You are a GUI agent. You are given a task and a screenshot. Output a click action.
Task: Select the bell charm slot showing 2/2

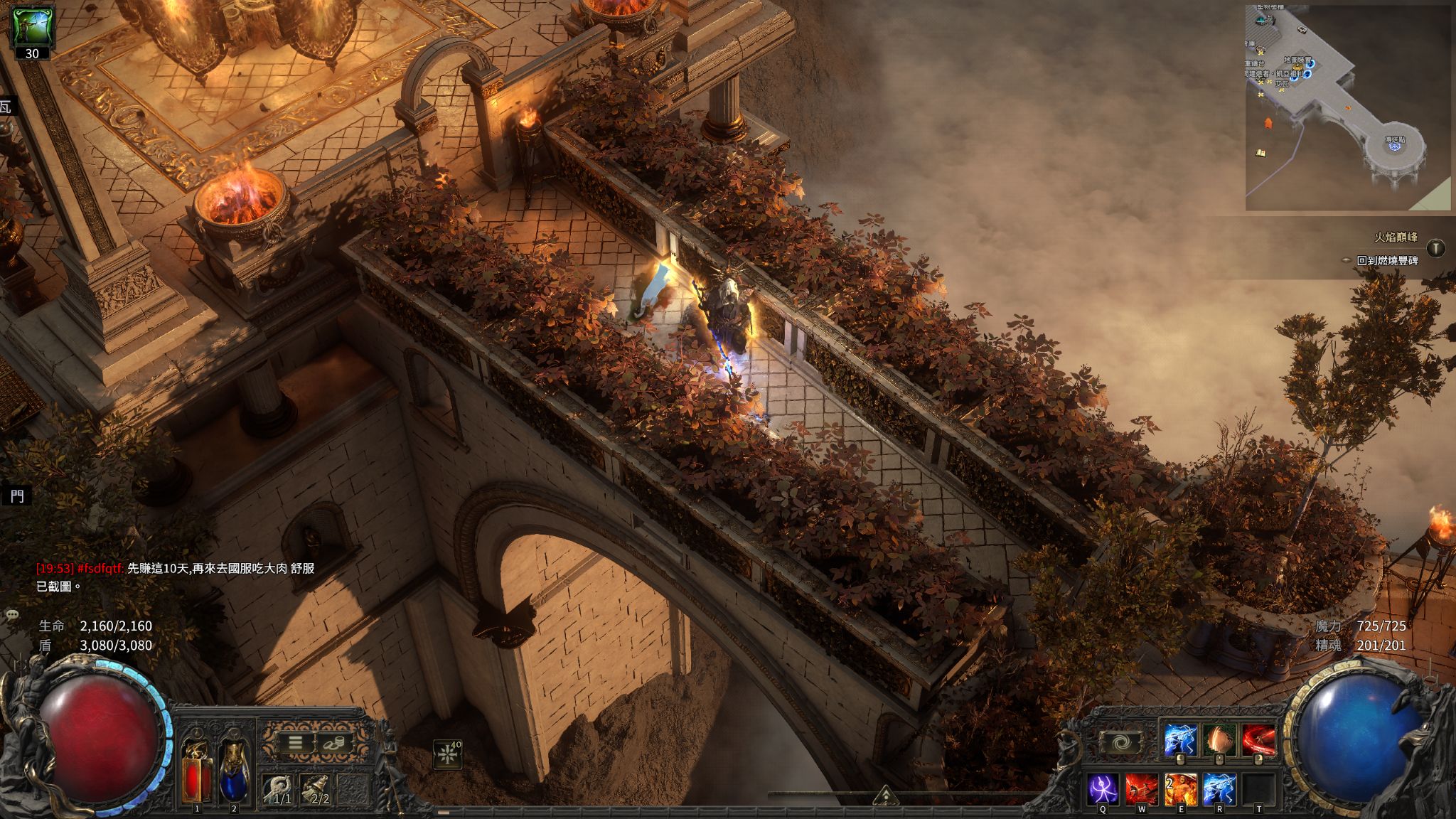(314, 789)
